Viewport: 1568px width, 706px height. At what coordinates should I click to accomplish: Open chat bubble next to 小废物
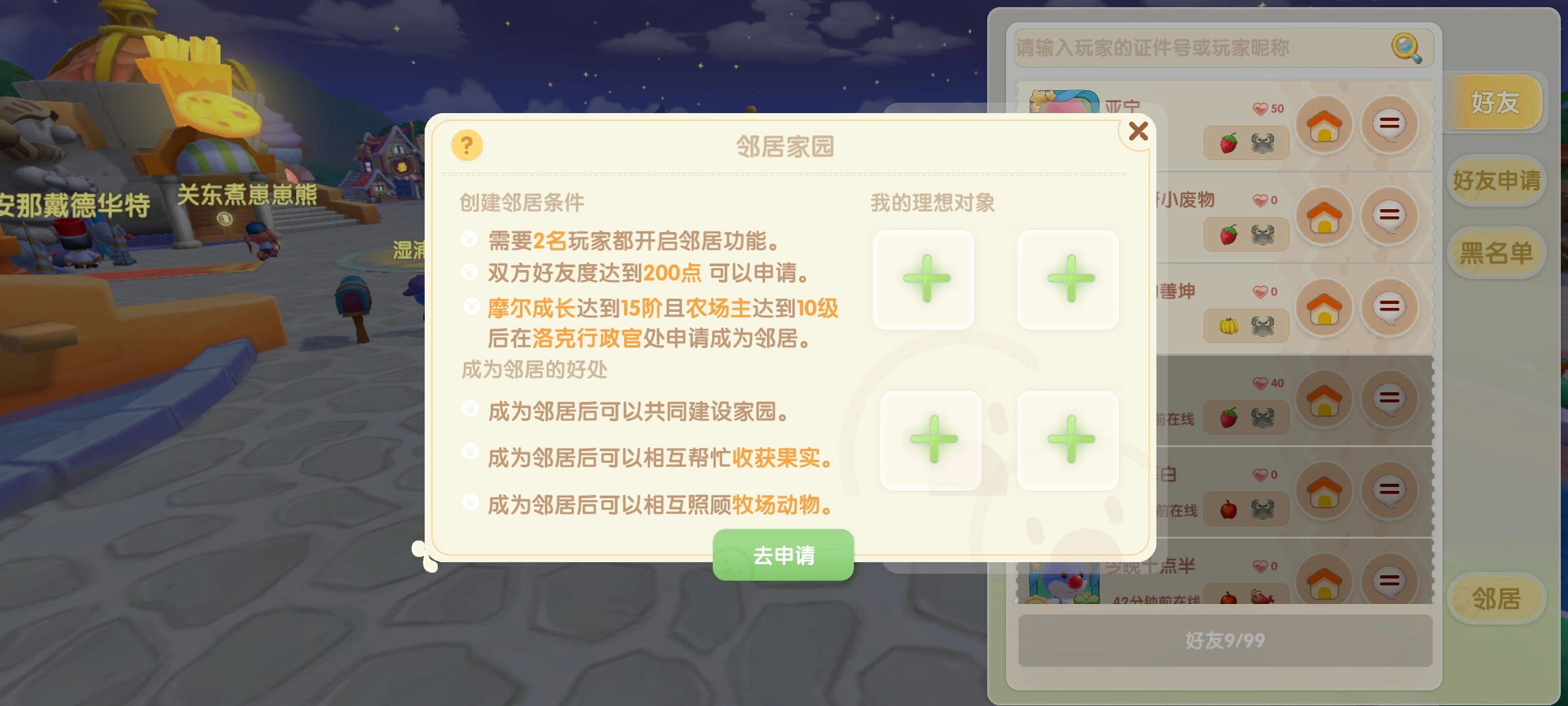(x=1390, y=216)
